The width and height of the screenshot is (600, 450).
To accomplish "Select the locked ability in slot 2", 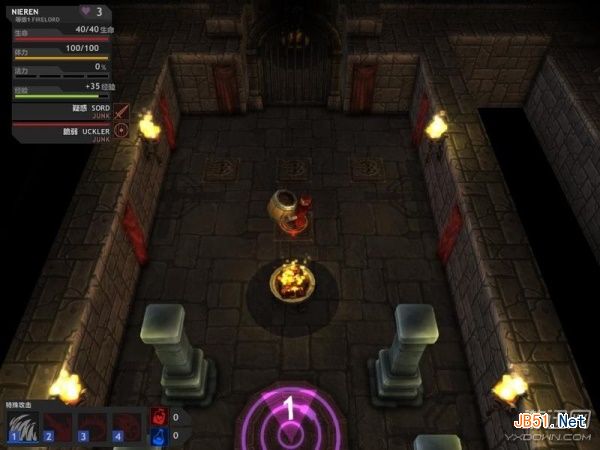I will tap(57, 425).
